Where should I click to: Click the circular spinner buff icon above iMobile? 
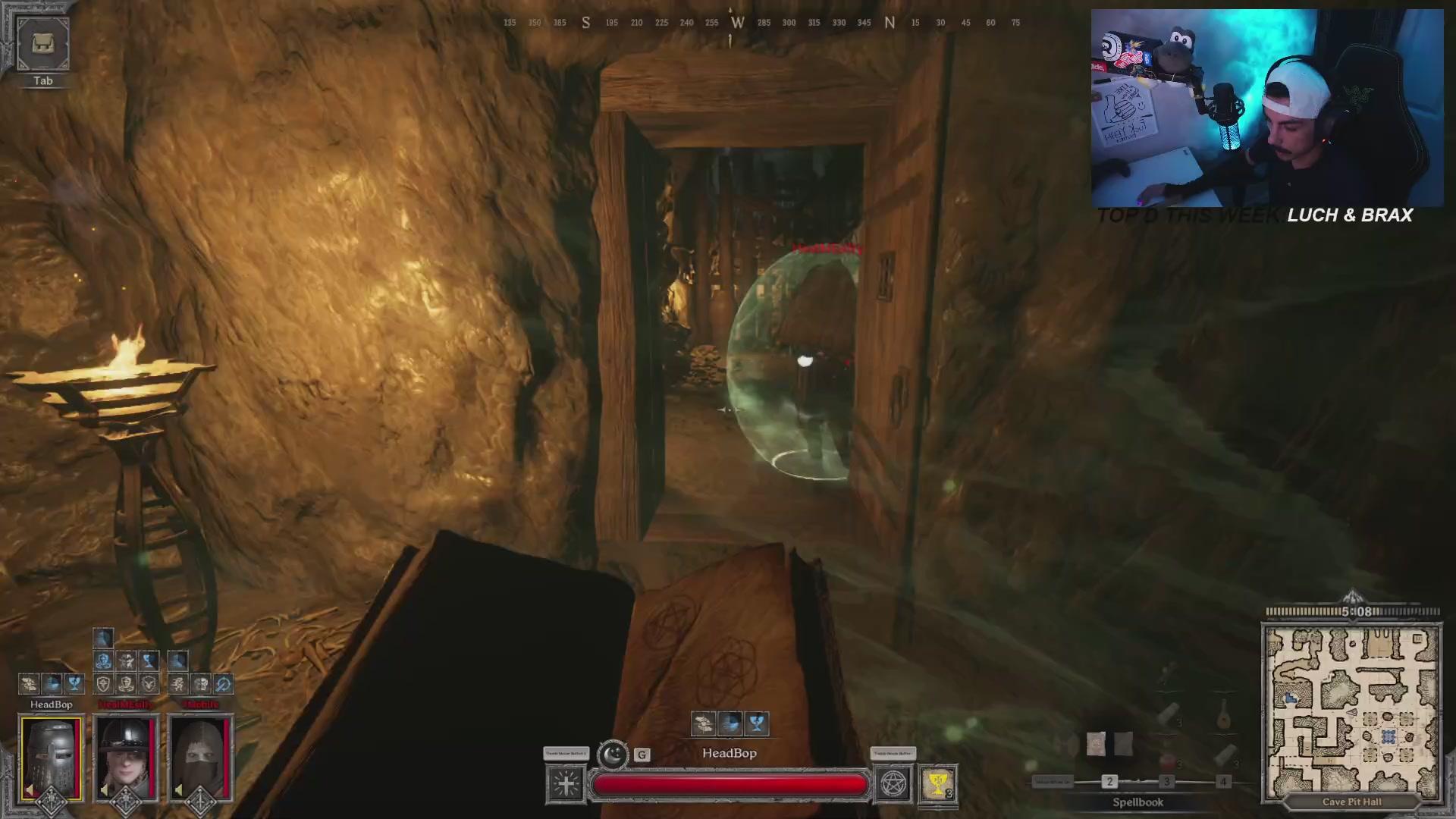[224, 684]
